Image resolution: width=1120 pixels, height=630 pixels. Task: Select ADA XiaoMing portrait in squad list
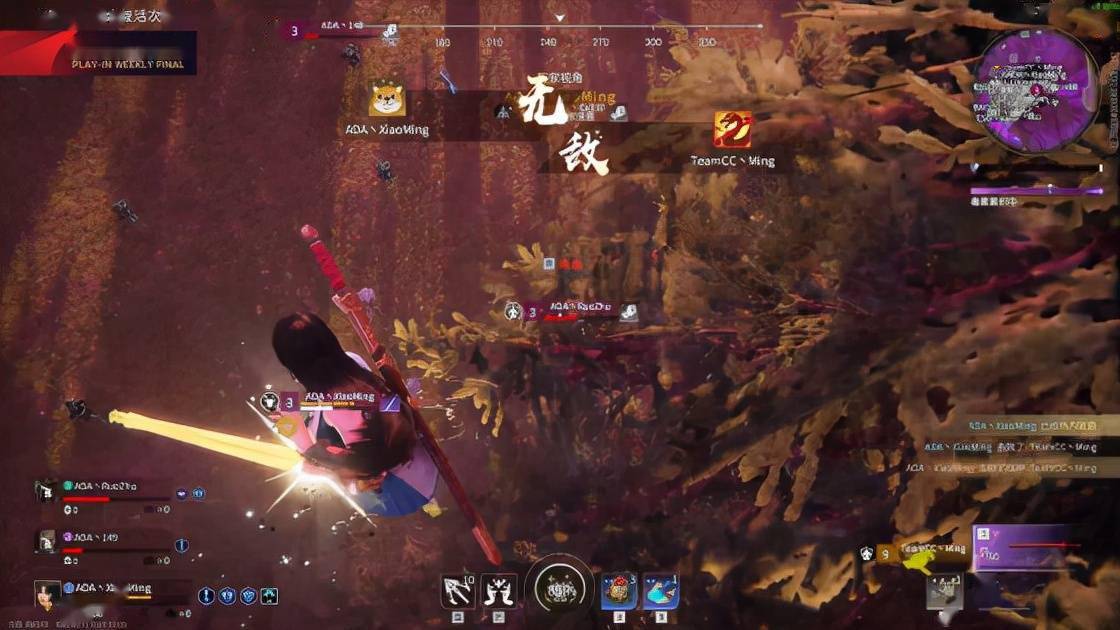coord(47,594)
